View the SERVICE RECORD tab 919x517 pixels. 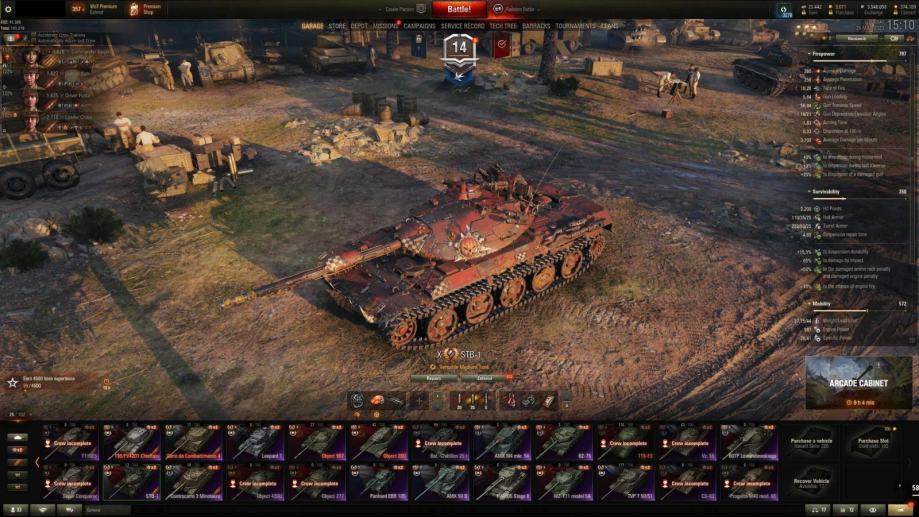click(463, 26)
